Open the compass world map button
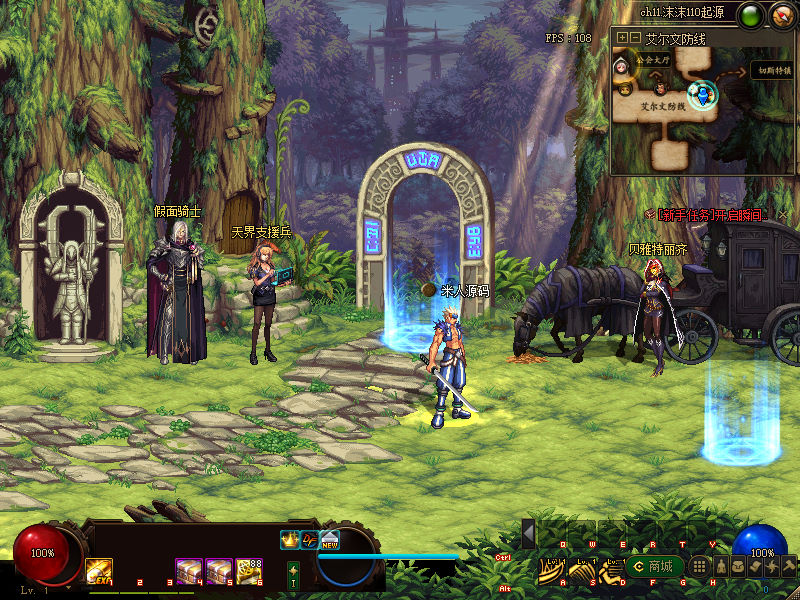The image size is (800, 600). 782,16
